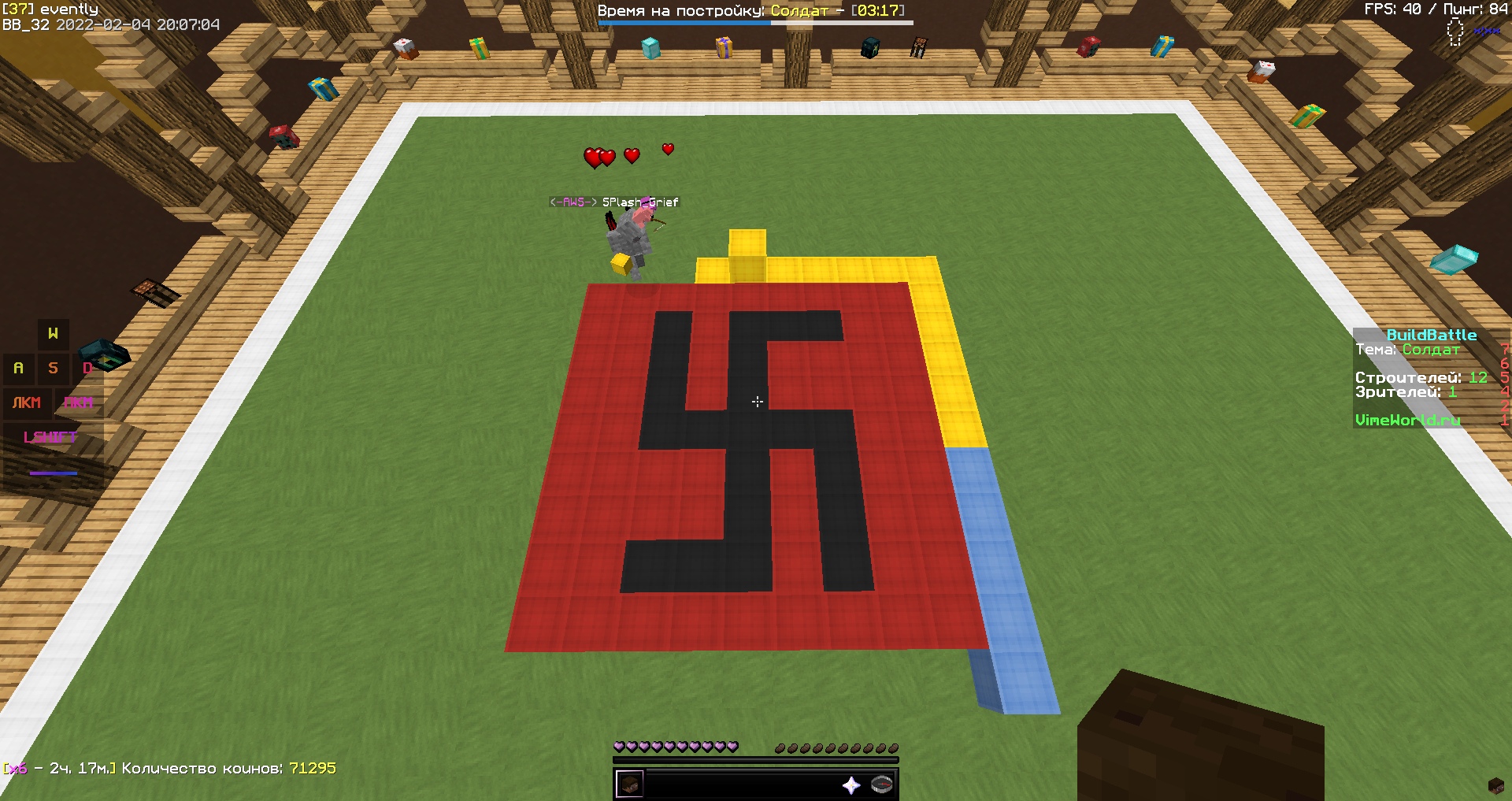
Task: Click the diamond block item near the right edge
Action: tap(1455, 258)
